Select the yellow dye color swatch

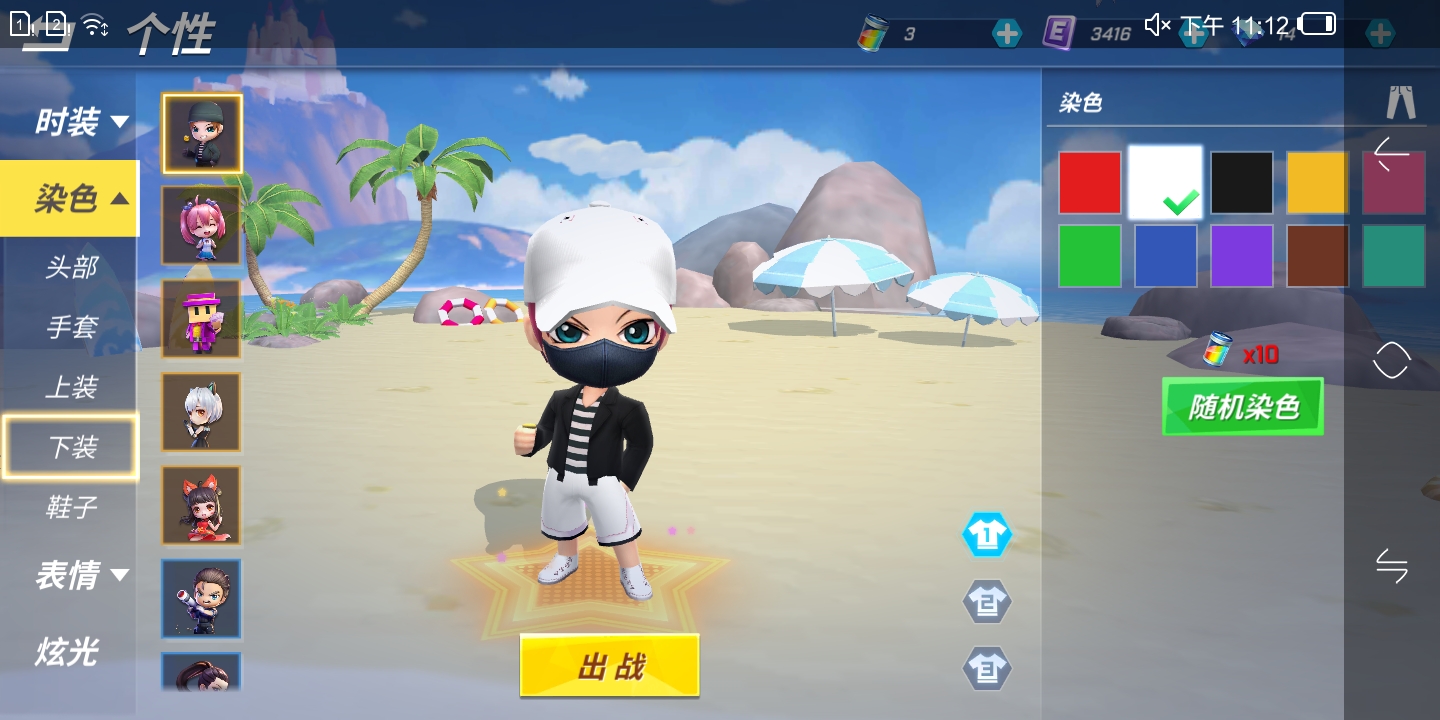click(1316, 183)
